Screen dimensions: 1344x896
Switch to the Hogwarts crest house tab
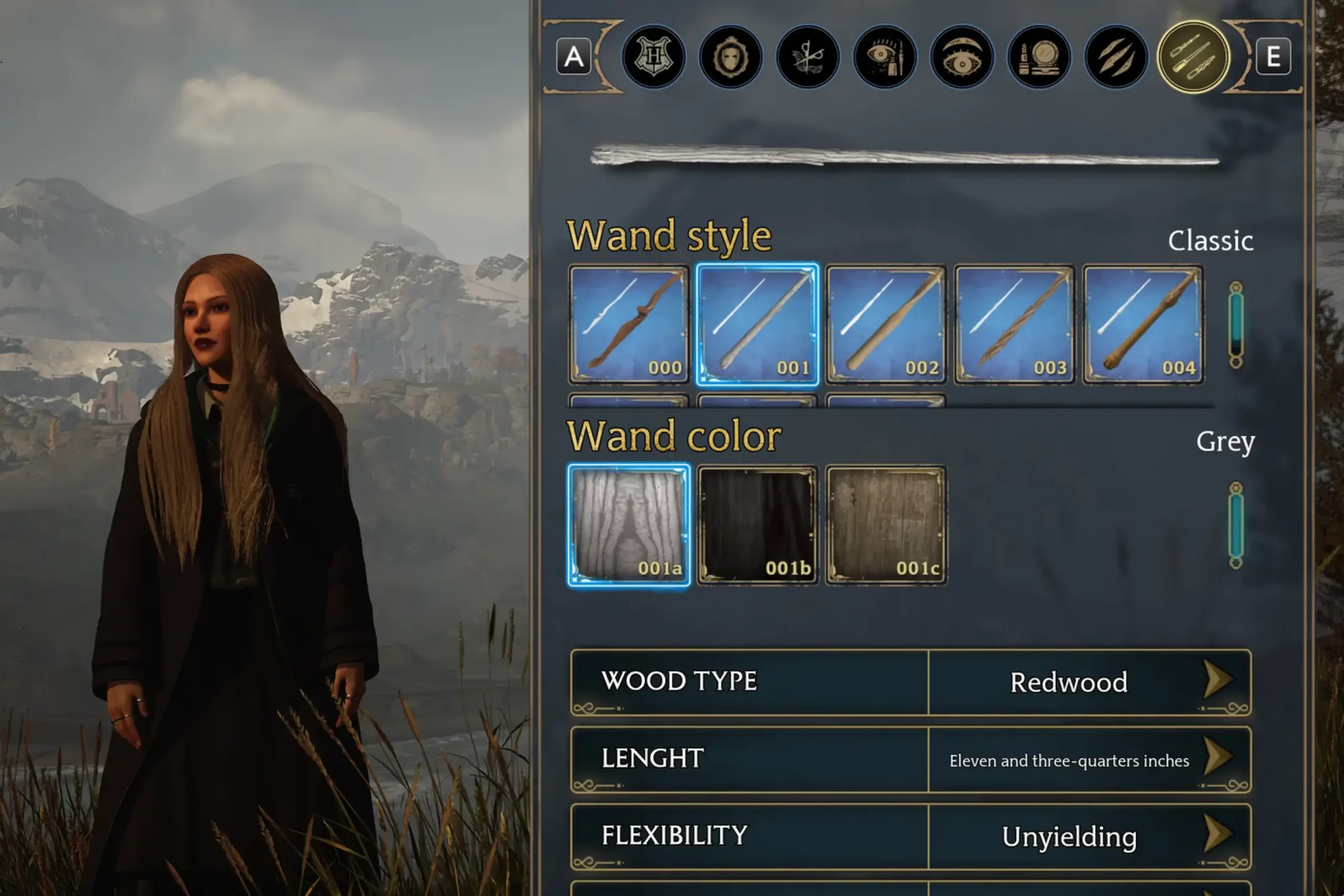(654, 57)
